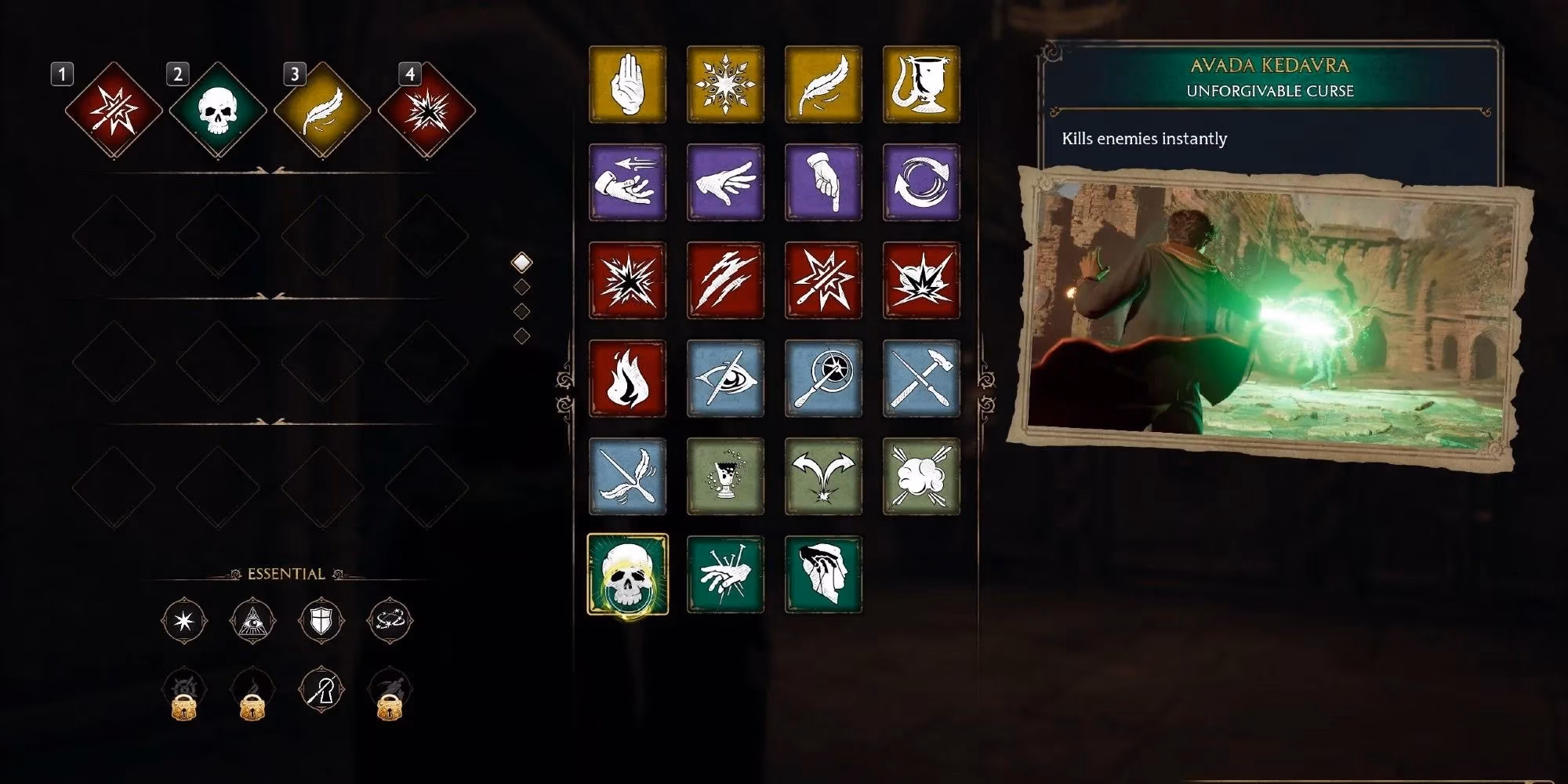Choose the Crucio hand-with-needles spell
Image resolution: width=1568 pixels, height=784 pixels.
tap(725, 575)
